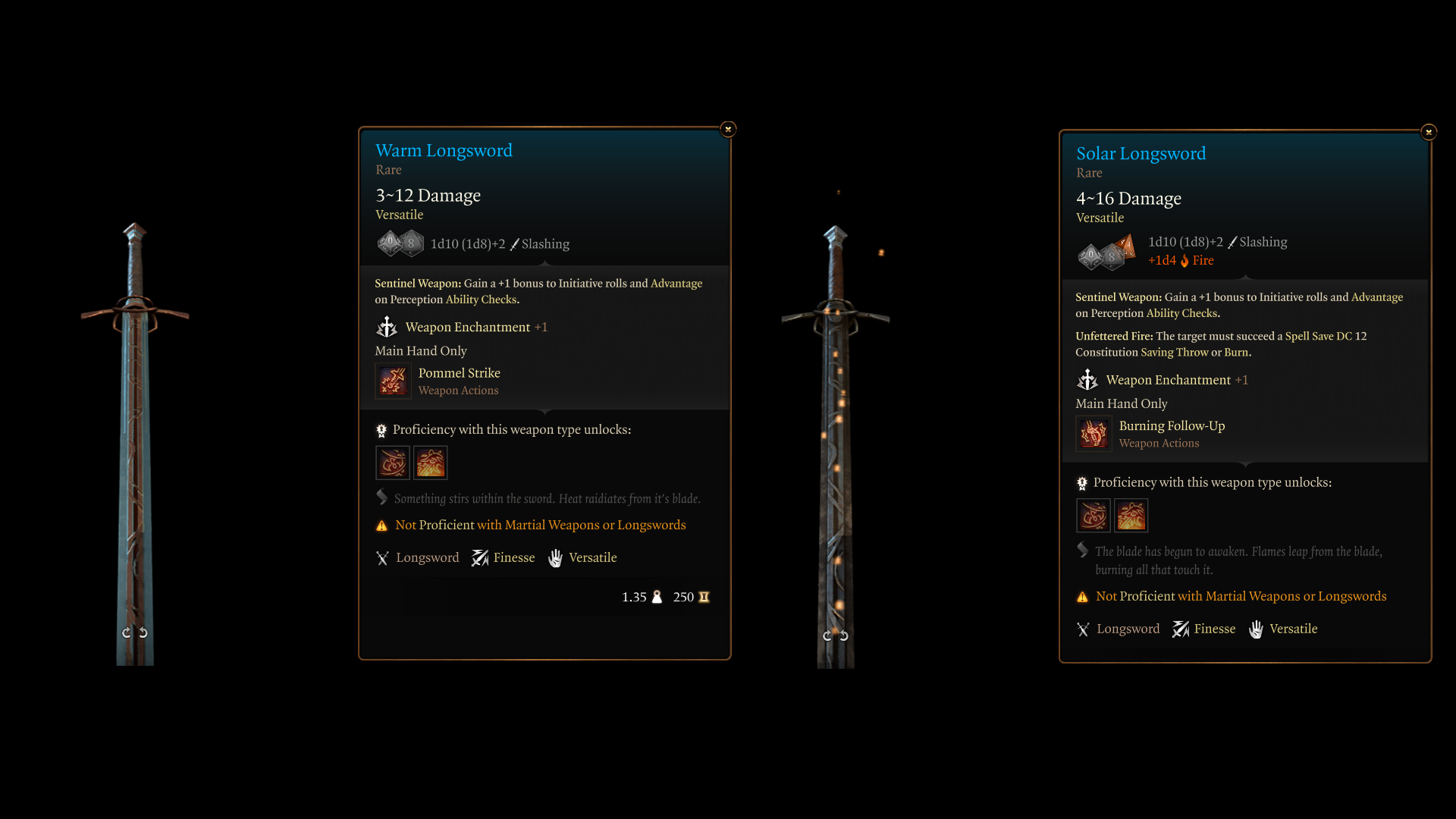Rotate the Warm Longsword model counter-clockwise
Image resolution: width=1456 pixels, height=819 pixels.
(x=127, y=632)
